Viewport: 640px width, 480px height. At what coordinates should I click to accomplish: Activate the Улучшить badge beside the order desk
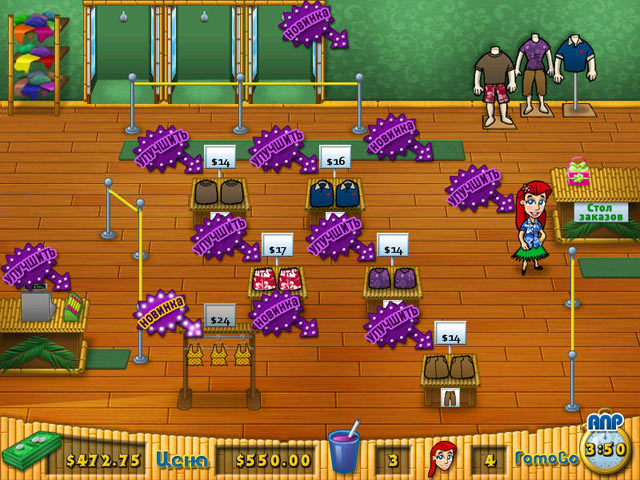tap(475, 187)
